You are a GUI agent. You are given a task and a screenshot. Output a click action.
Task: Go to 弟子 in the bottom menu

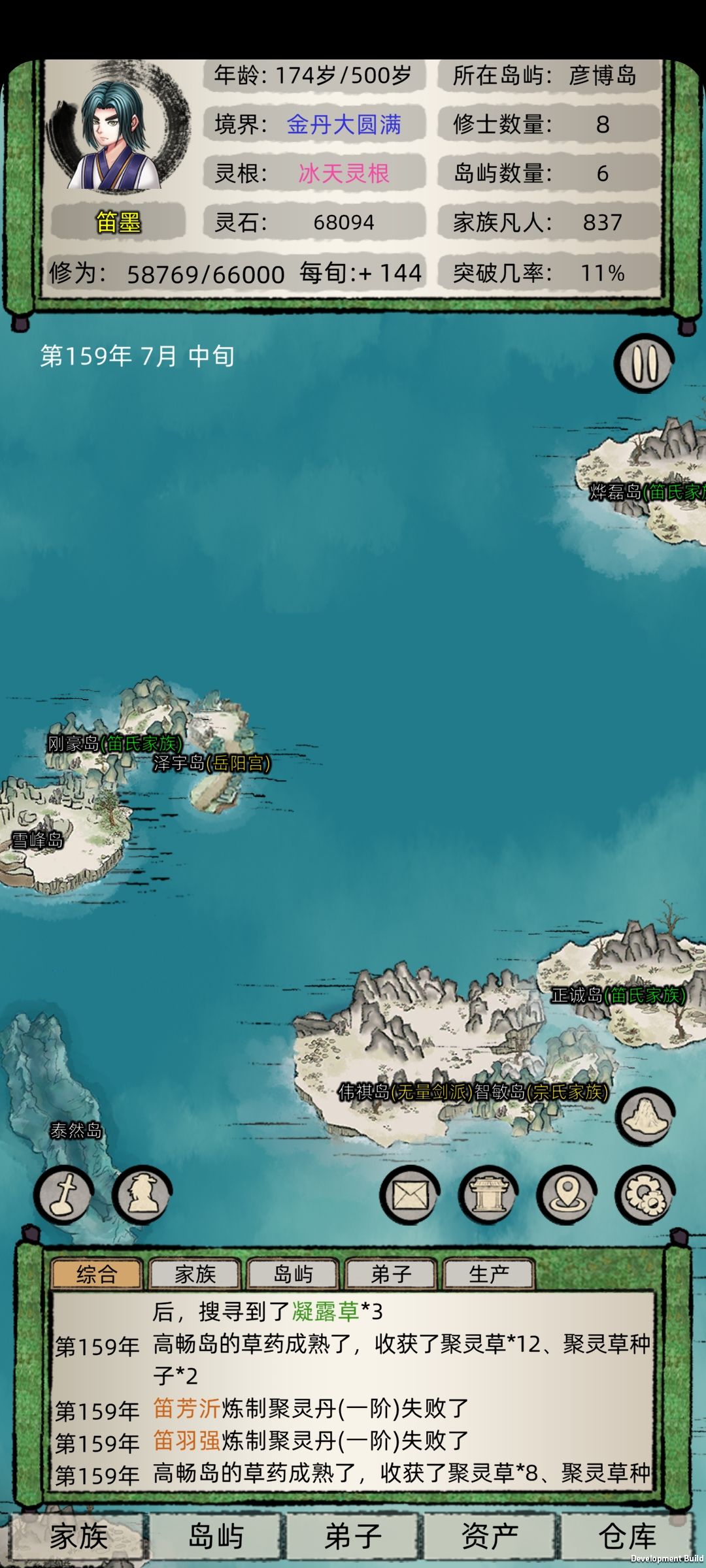click(x=353, y=1537)
